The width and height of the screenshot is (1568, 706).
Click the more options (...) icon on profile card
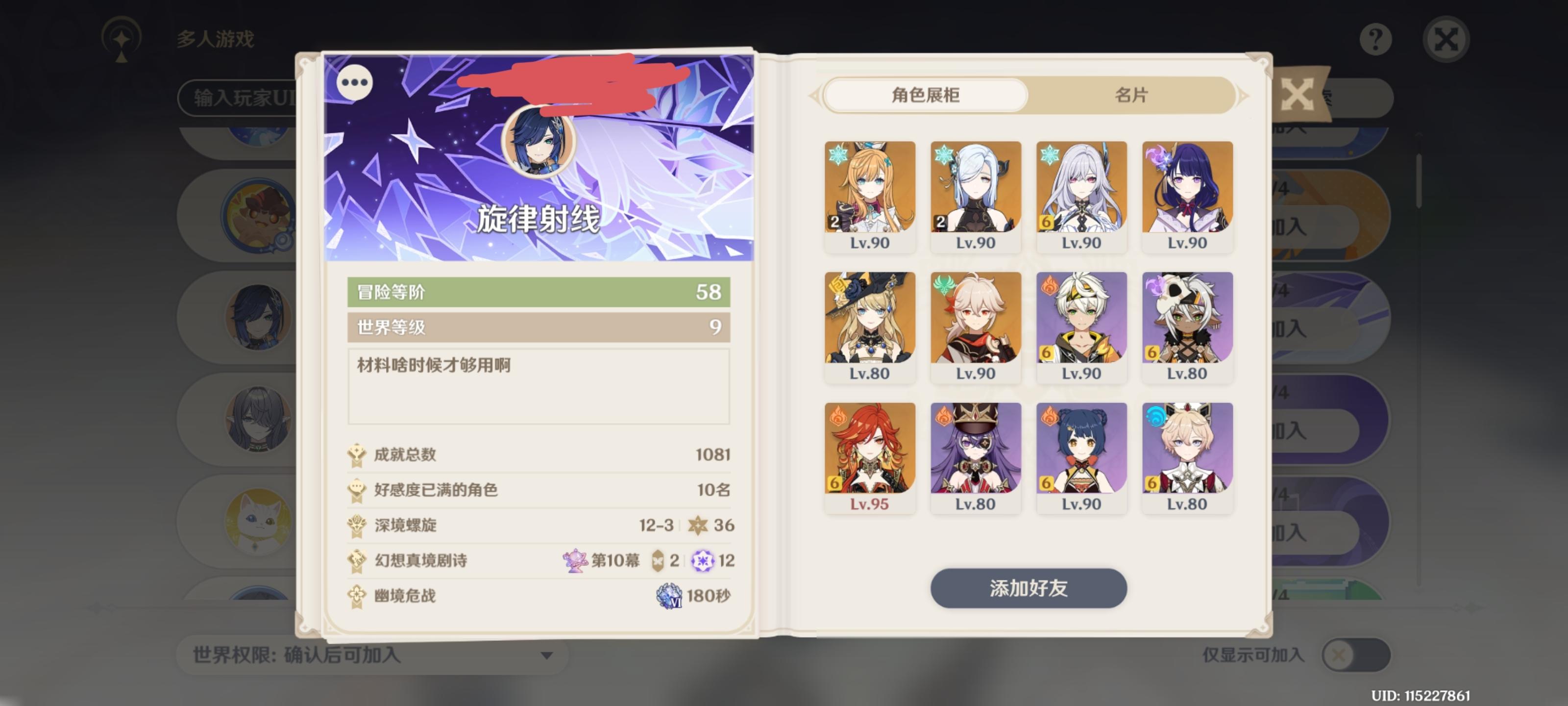pyautogui.click(x=356, y=83)
